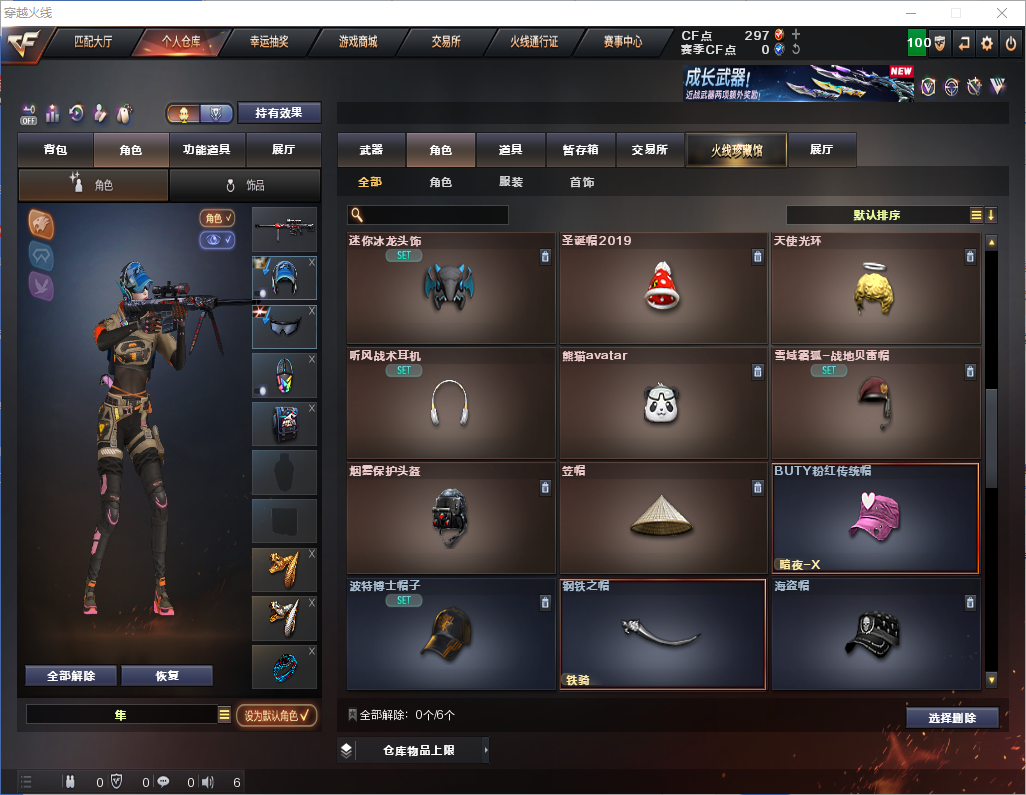Switch to the 武器 weapons tab
Image resolution: width=1026 pixels, height=795 pixels.
pyautogui.click(x=371, y=149)
